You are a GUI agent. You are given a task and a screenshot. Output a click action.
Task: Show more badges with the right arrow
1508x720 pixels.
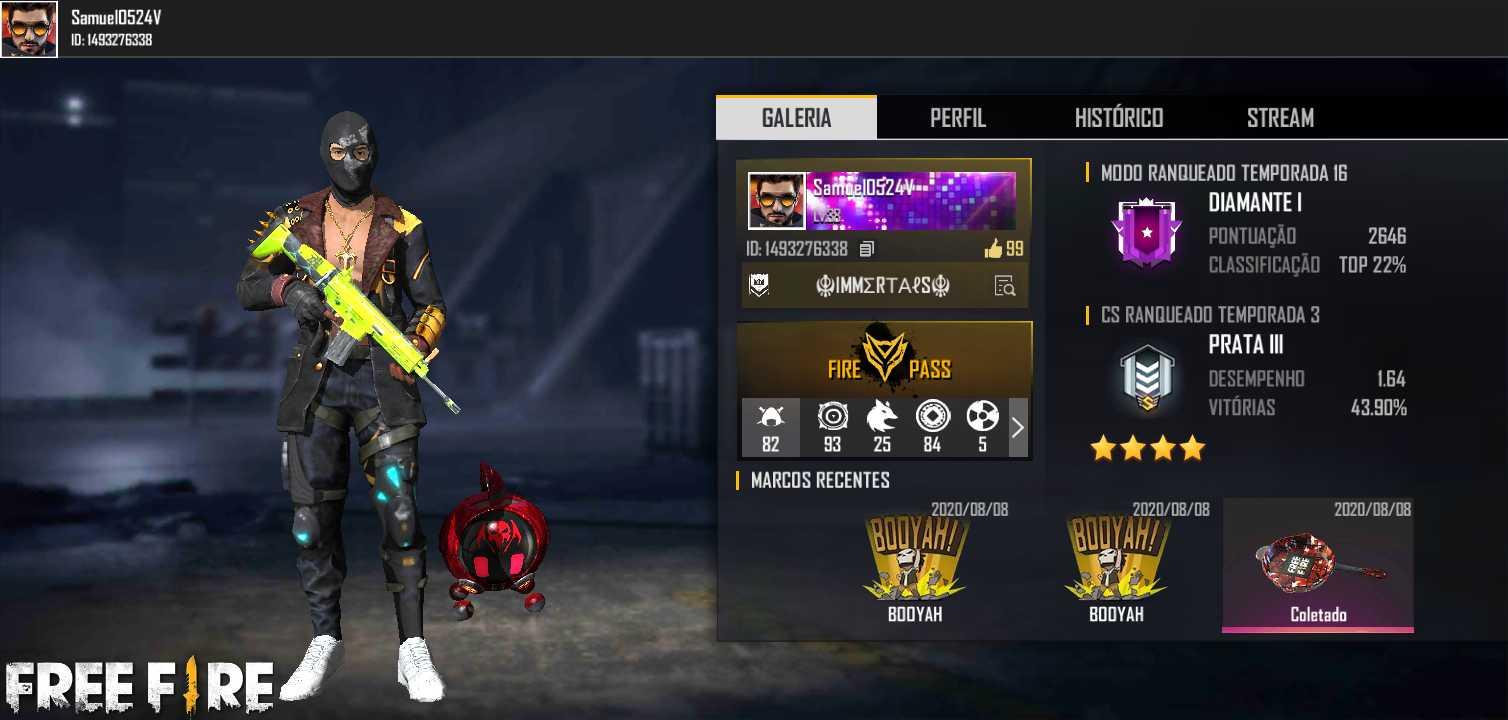coord(1018,427)
